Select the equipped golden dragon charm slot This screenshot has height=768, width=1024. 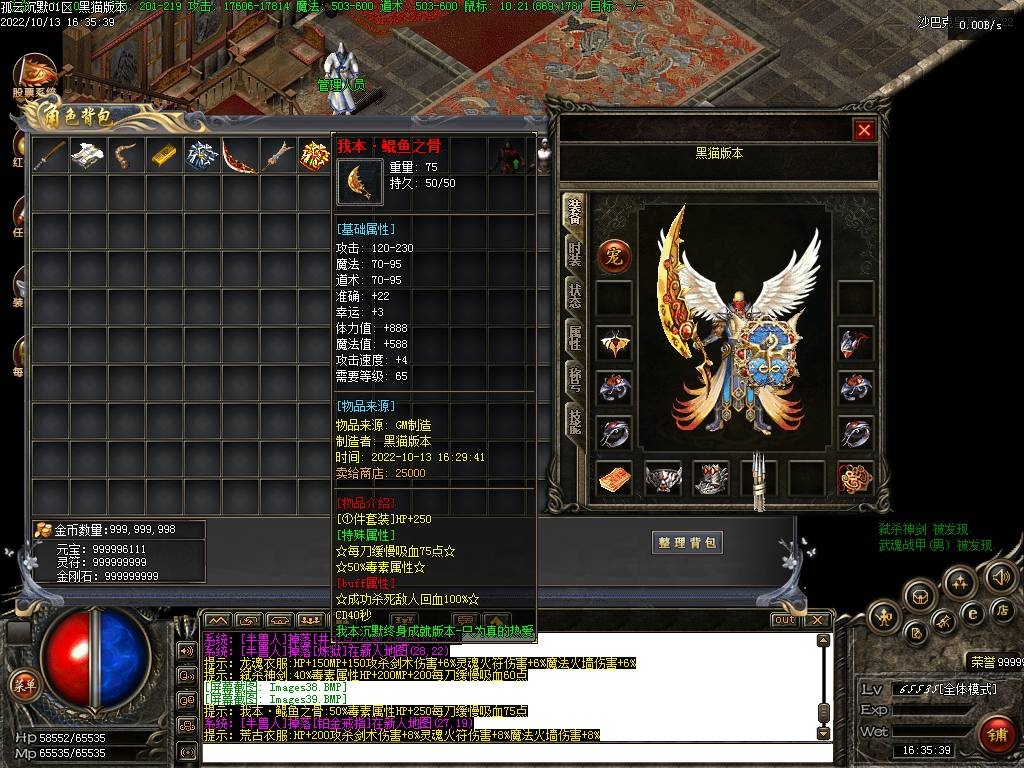pos(855,478)
